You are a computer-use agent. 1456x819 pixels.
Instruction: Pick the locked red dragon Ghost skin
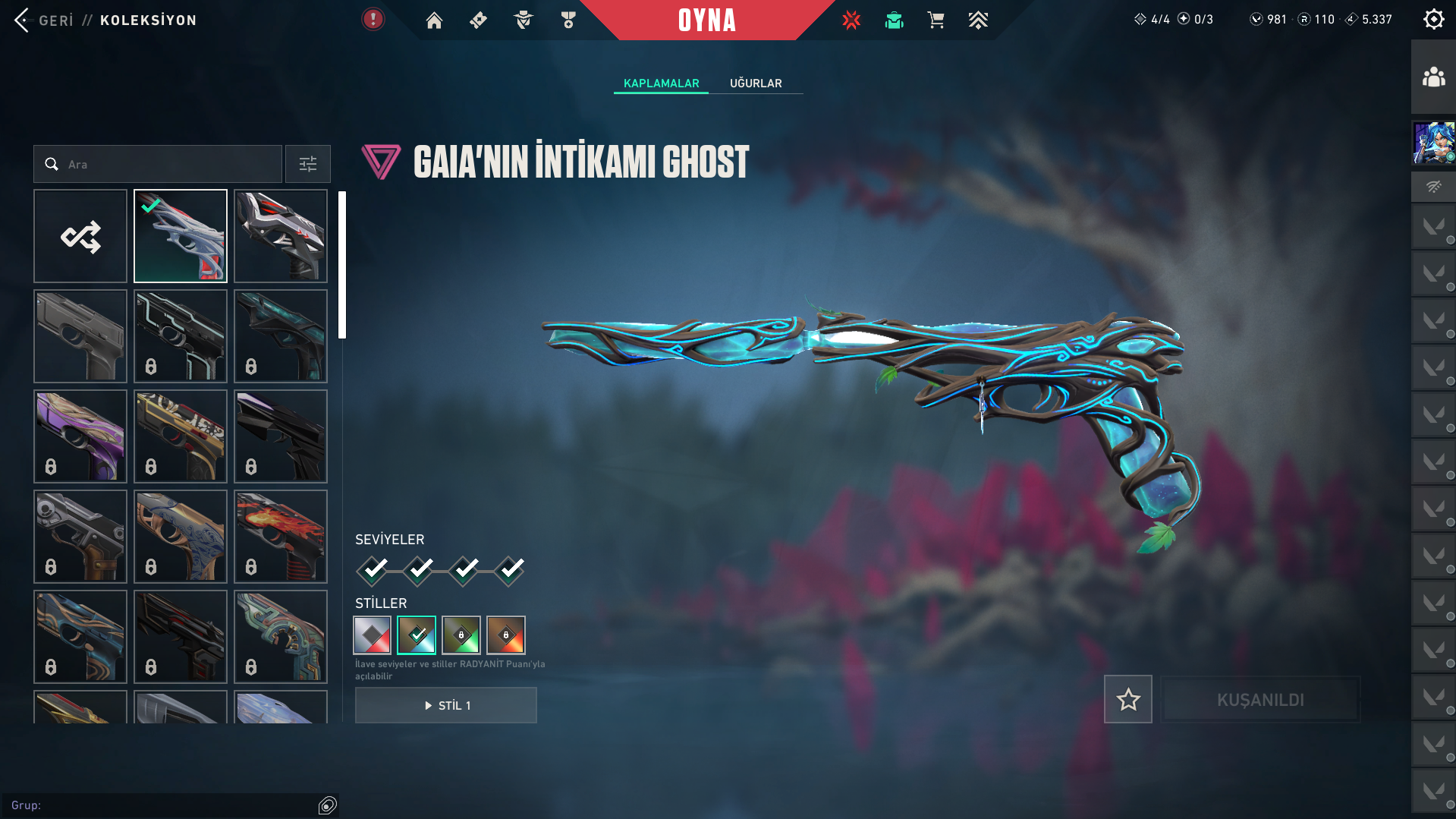coord(281,537)
